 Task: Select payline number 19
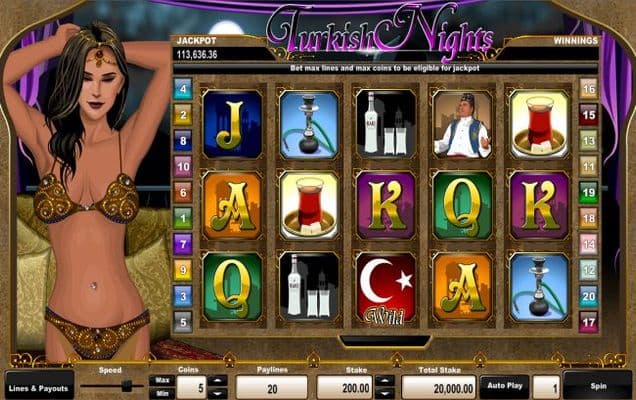click(588, 192)
